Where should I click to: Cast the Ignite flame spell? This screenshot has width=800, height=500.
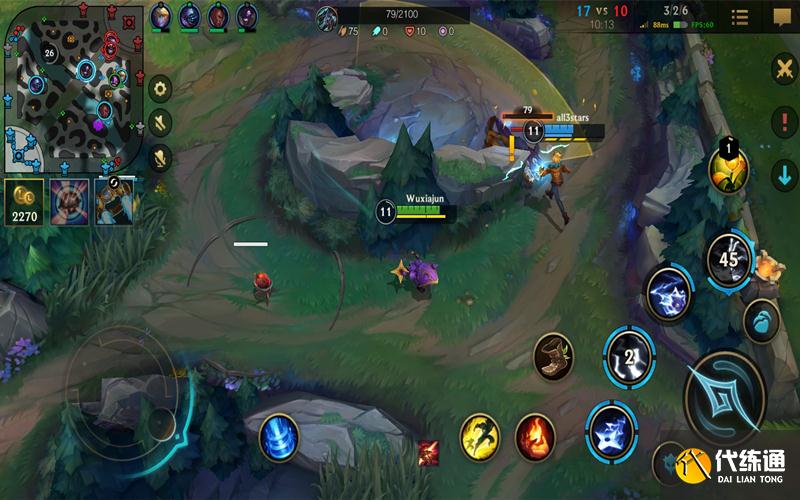pyautogui.click(x=535, y=438)
